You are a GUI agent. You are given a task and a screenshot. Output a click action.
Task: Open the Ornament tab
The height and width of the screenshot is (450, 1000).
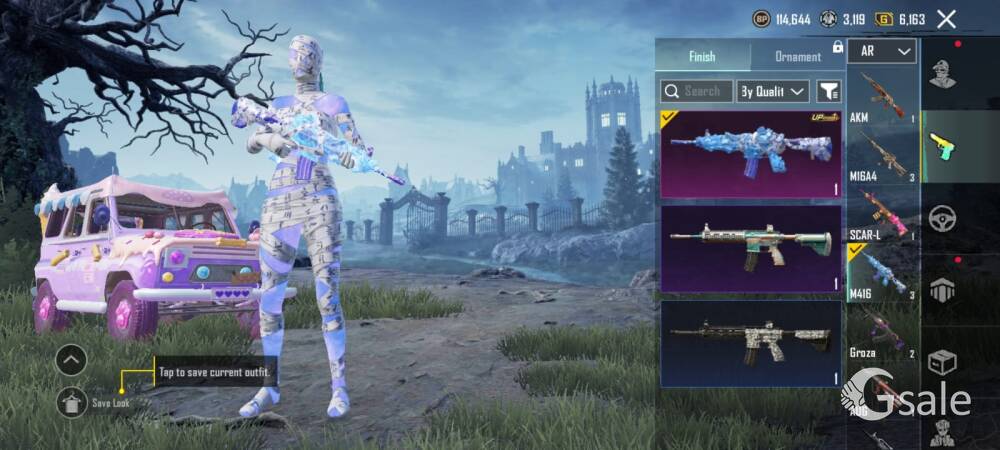798,56
